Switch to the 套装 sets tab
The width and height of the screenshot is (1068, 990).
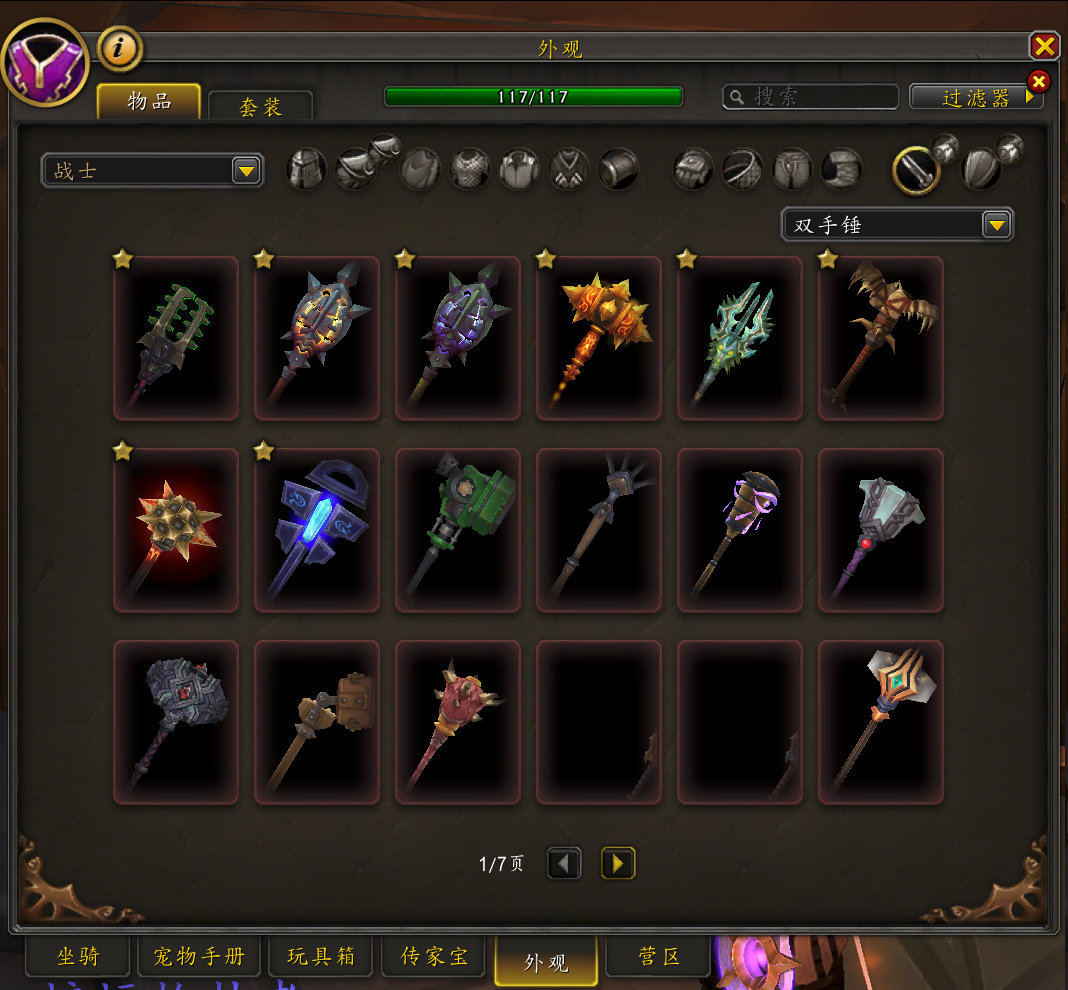pos(260,107)
